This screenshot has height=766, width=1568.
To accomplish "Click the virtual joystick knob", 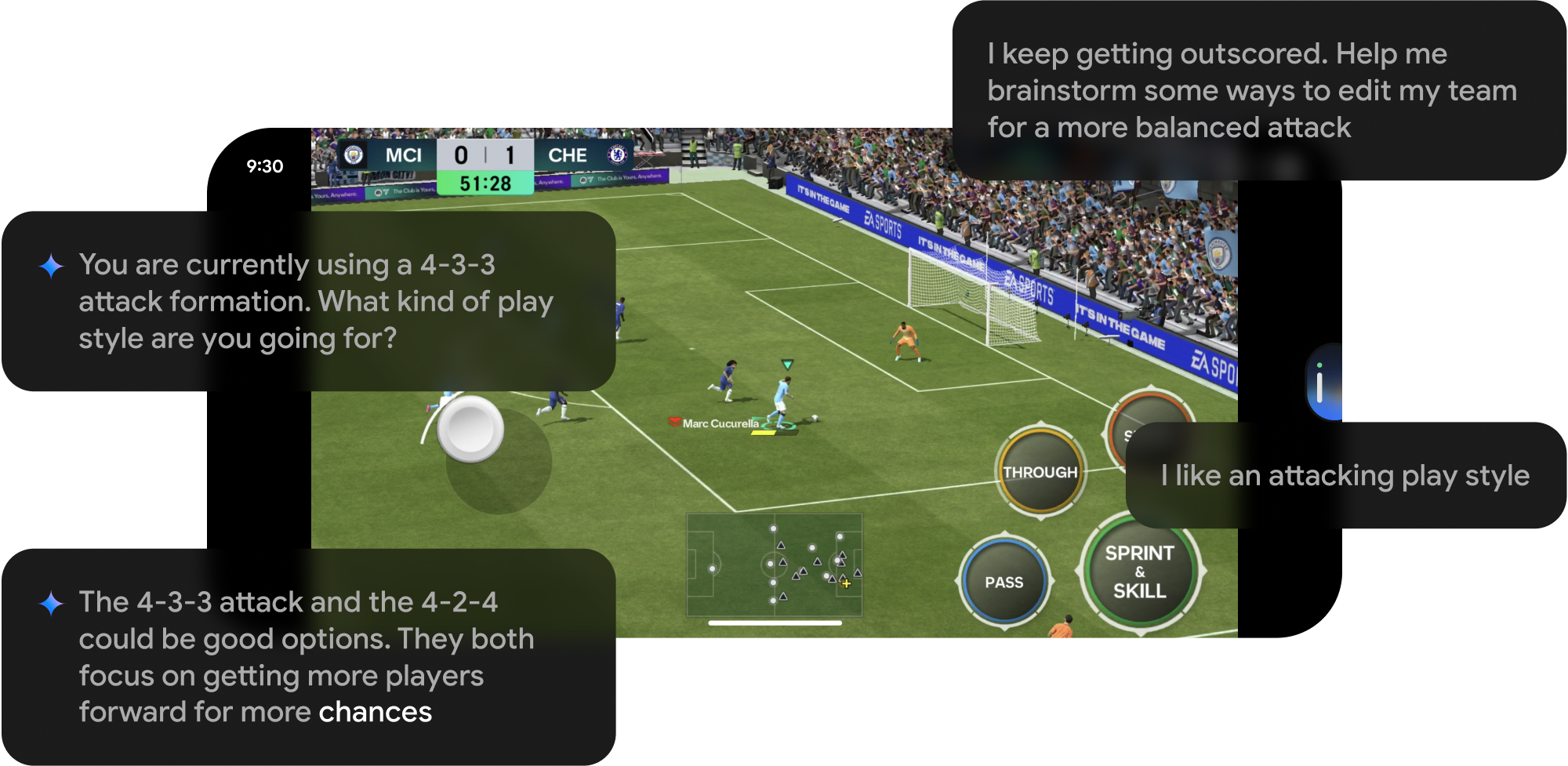I will pos(470,429).
